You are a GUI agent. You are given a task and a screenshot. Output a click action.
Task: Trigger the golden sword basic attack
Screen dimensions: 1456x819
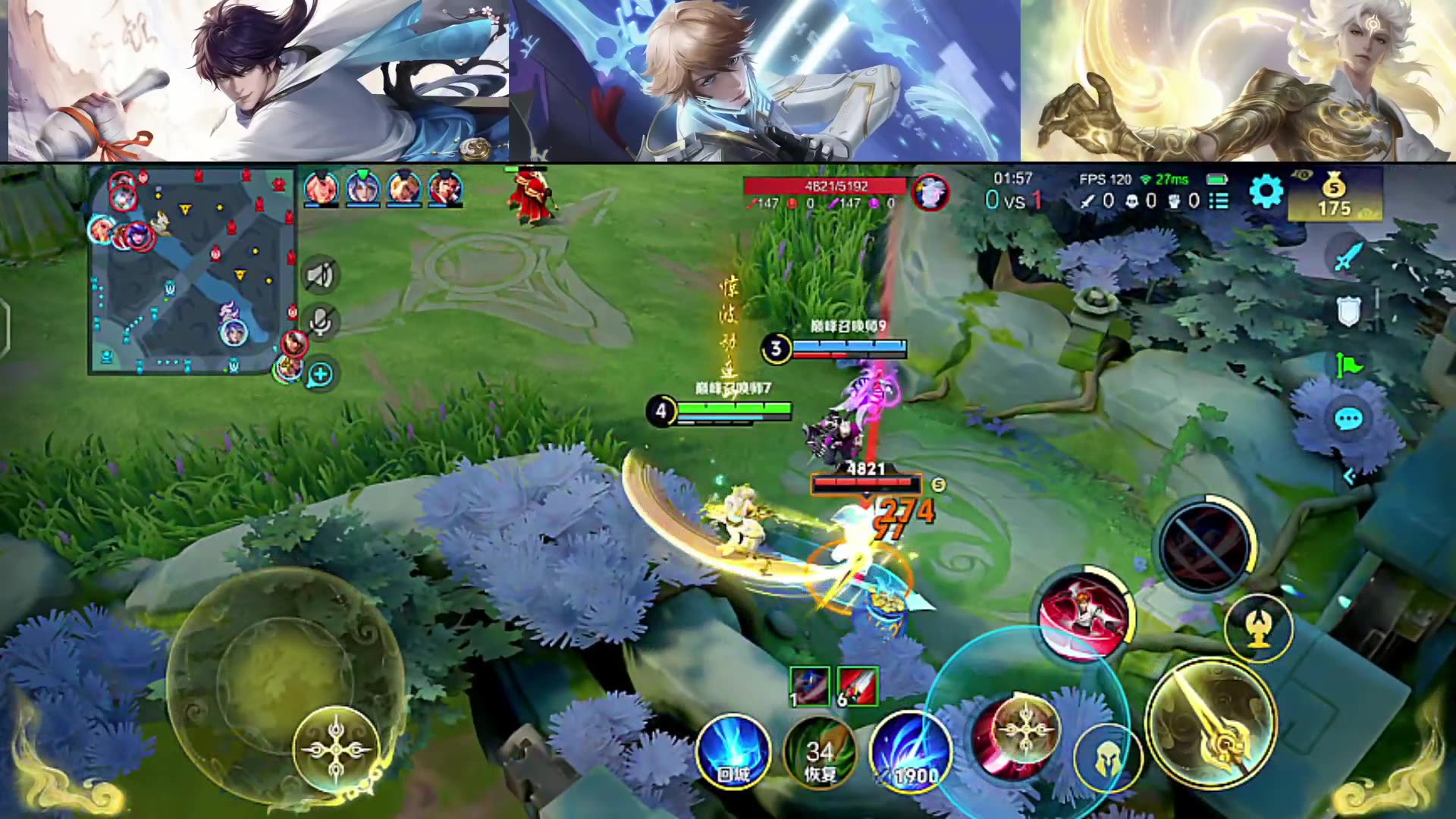1211,723
